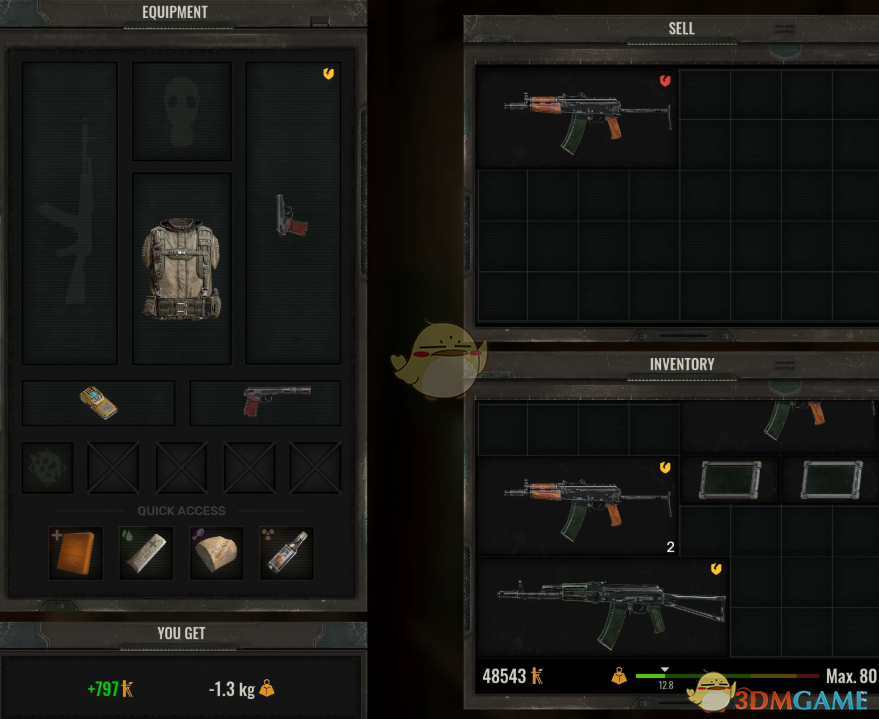Select the empty primary rifle silhouette slot
Screen dimensions: 879x719
click(x=69, y=213)
